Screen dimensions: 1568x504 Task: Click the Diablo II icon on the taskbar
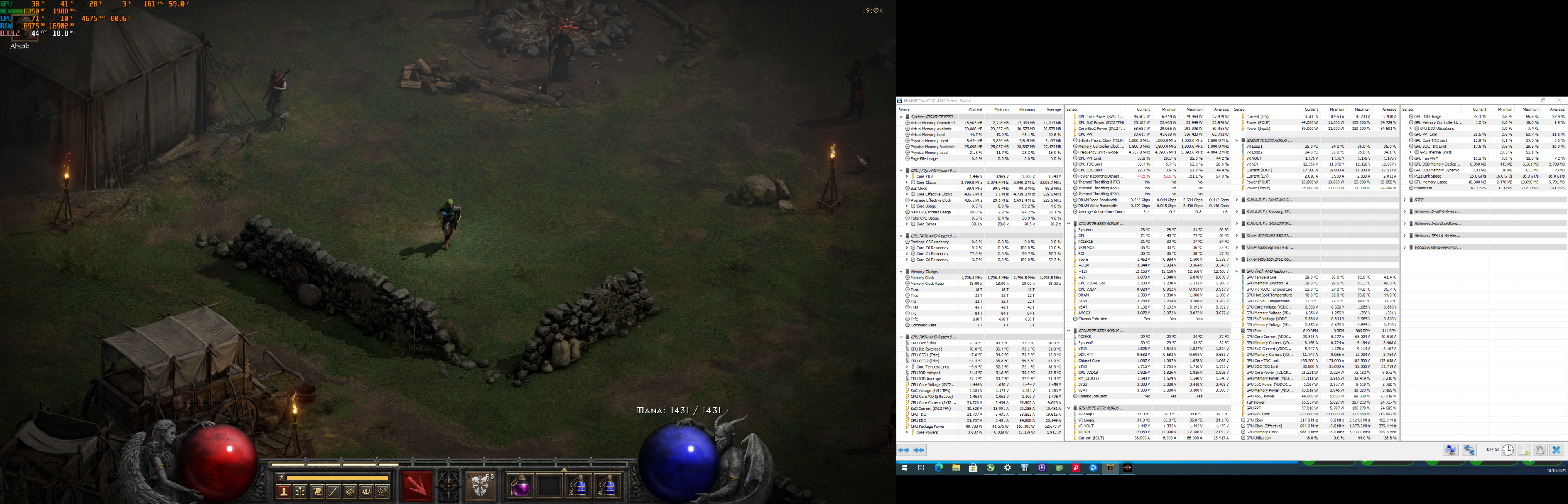1110,468
